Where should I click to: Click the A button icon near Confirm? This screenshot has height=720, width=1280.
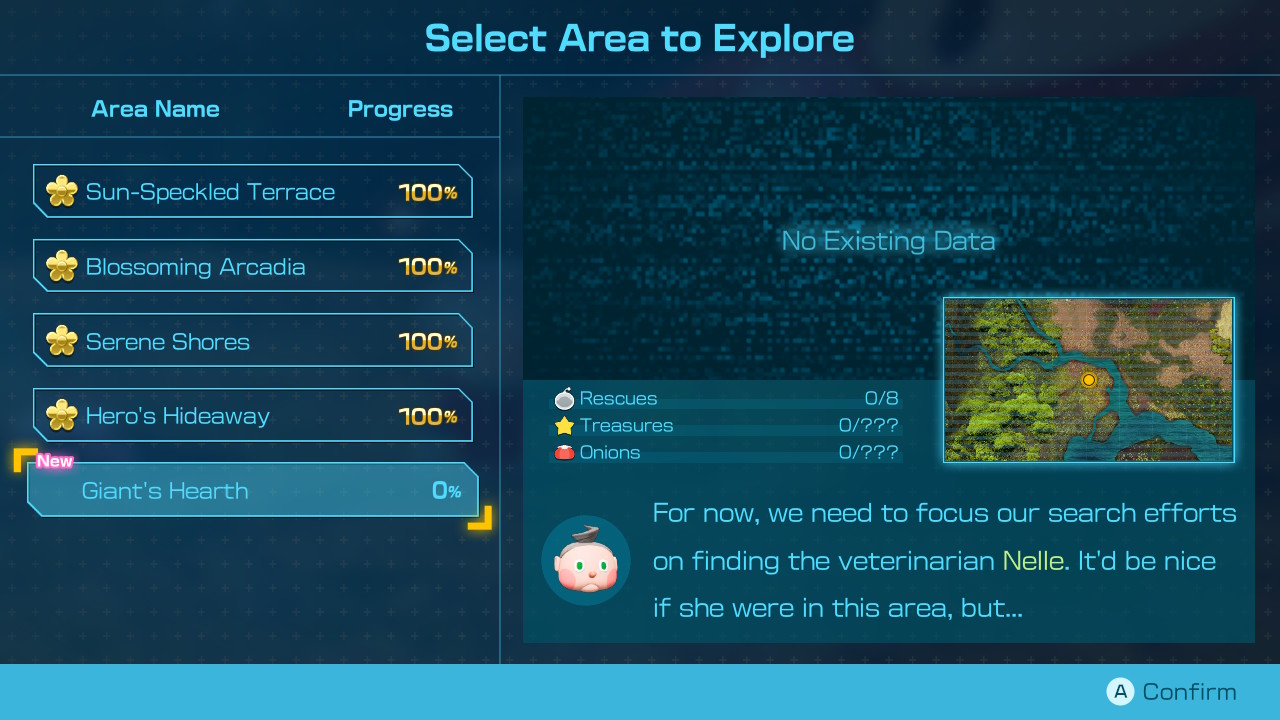coord(1120,691)
